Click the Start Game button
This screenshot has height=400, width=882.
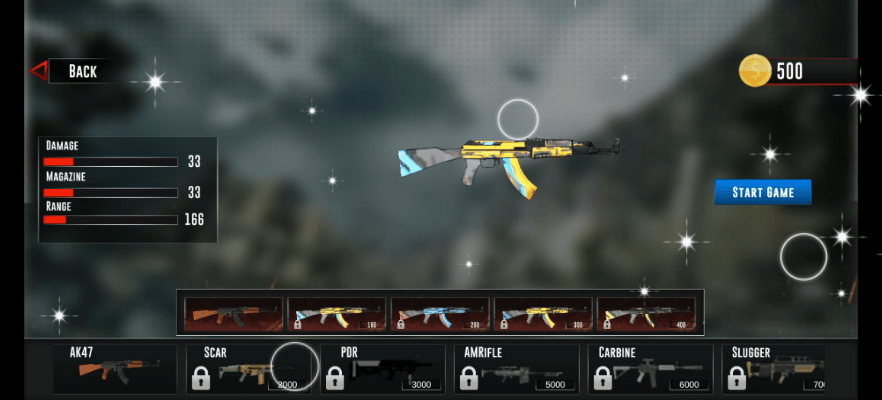pos(762,192)
